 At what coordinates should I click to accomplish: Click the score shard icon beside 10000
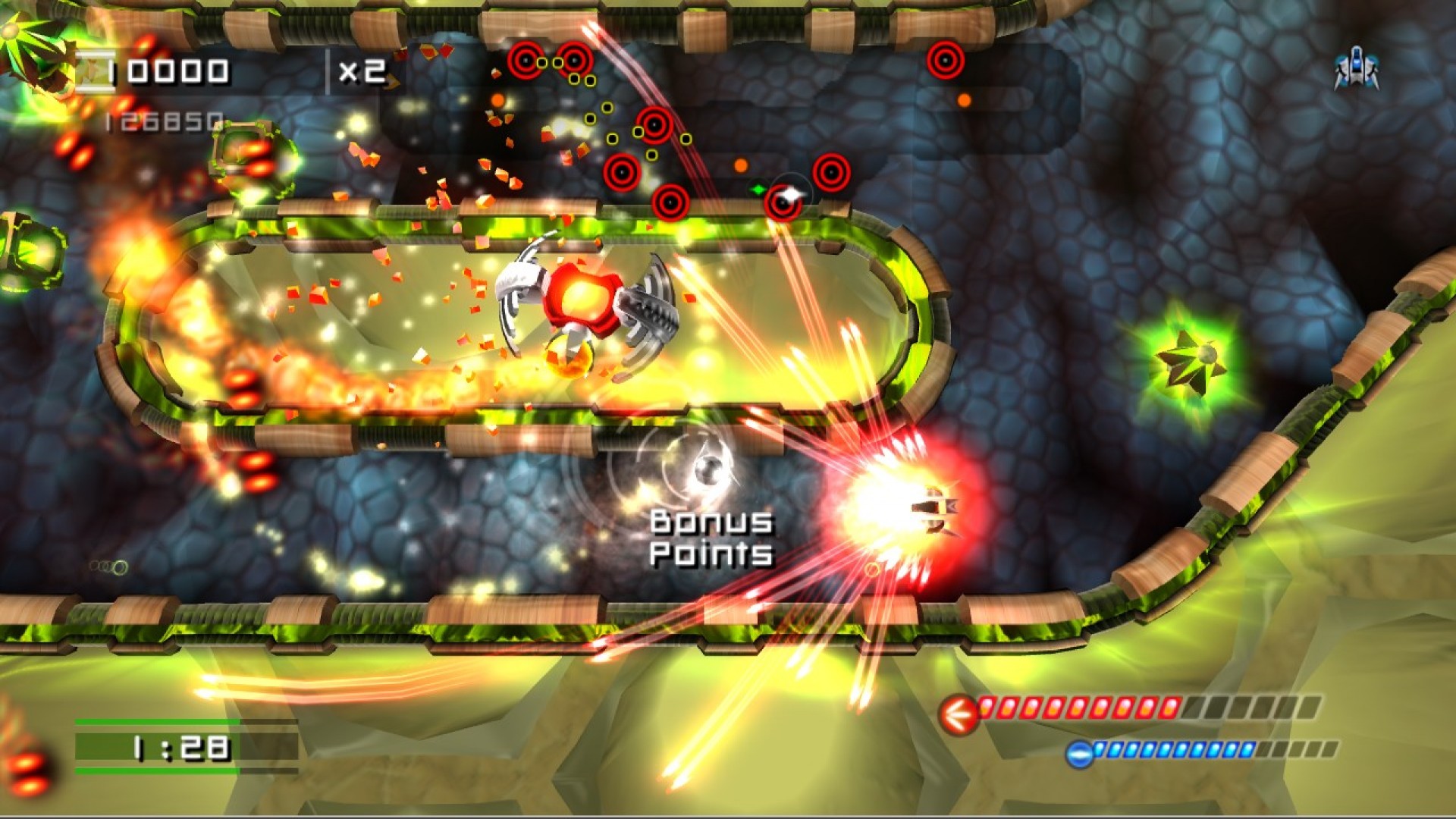[94, 70]
